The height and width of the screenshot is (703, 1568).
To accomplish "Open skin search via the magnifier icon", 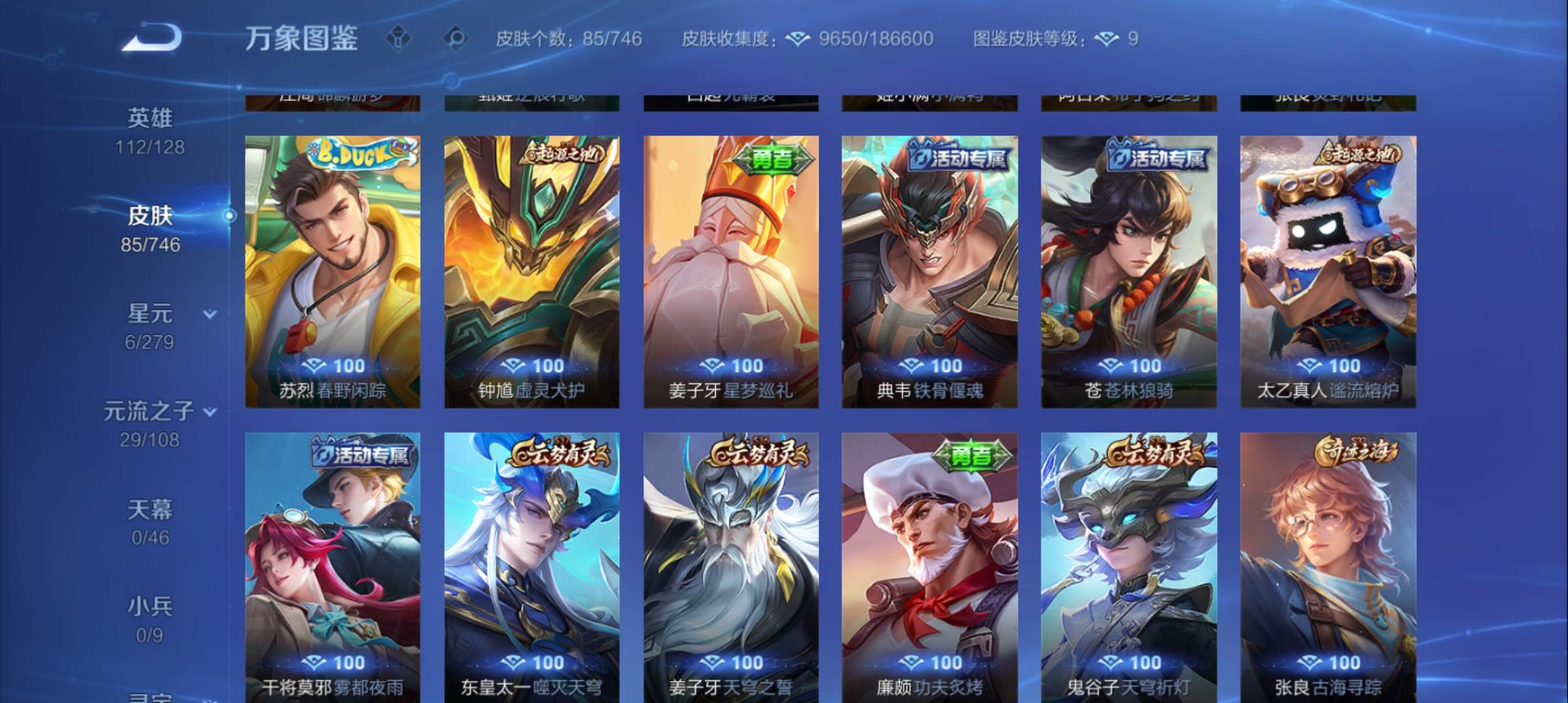I will coord(458,39).
